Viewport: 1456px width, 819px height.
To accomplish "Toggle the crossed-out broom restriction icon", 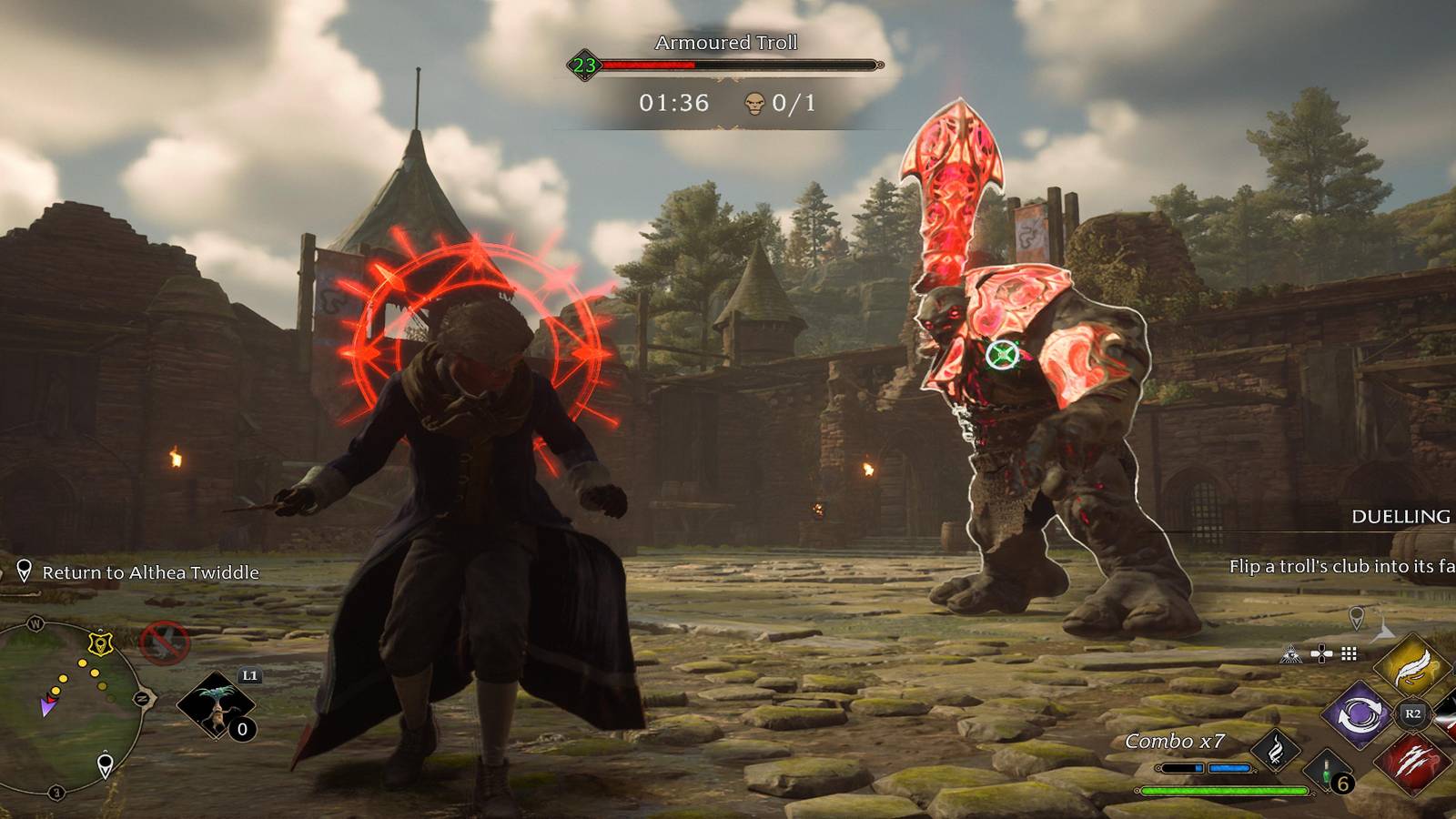I will pos(162,642).
